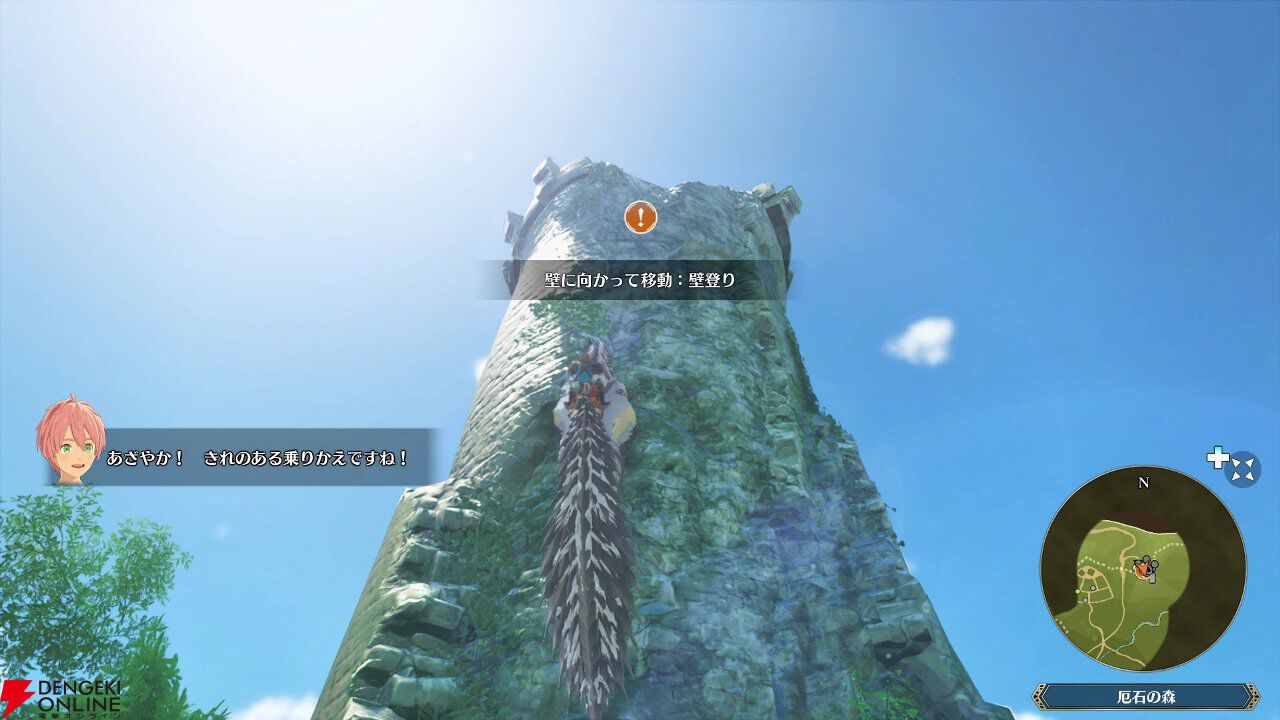Open the circular minimap
This screenshot has width=1280, height=720.
tap(1143, 570)
